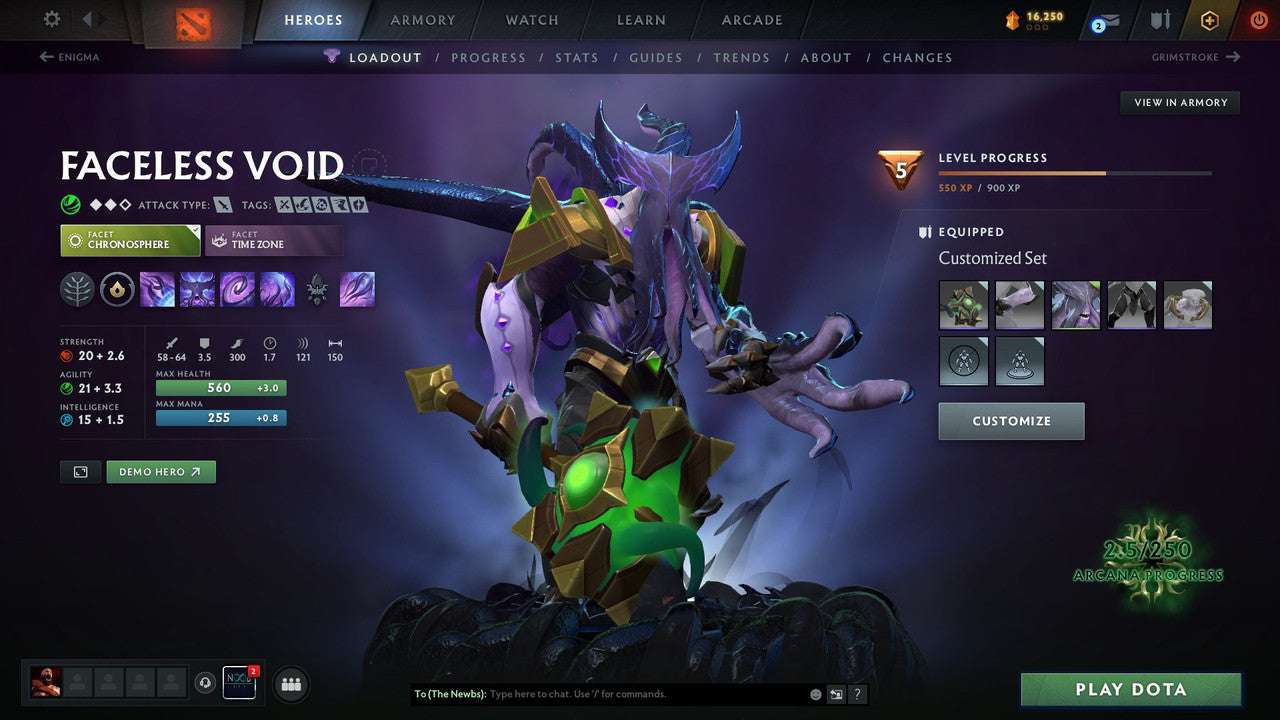
Task: Click the Friends list icon near the party slots
Action: pos(290,684)
